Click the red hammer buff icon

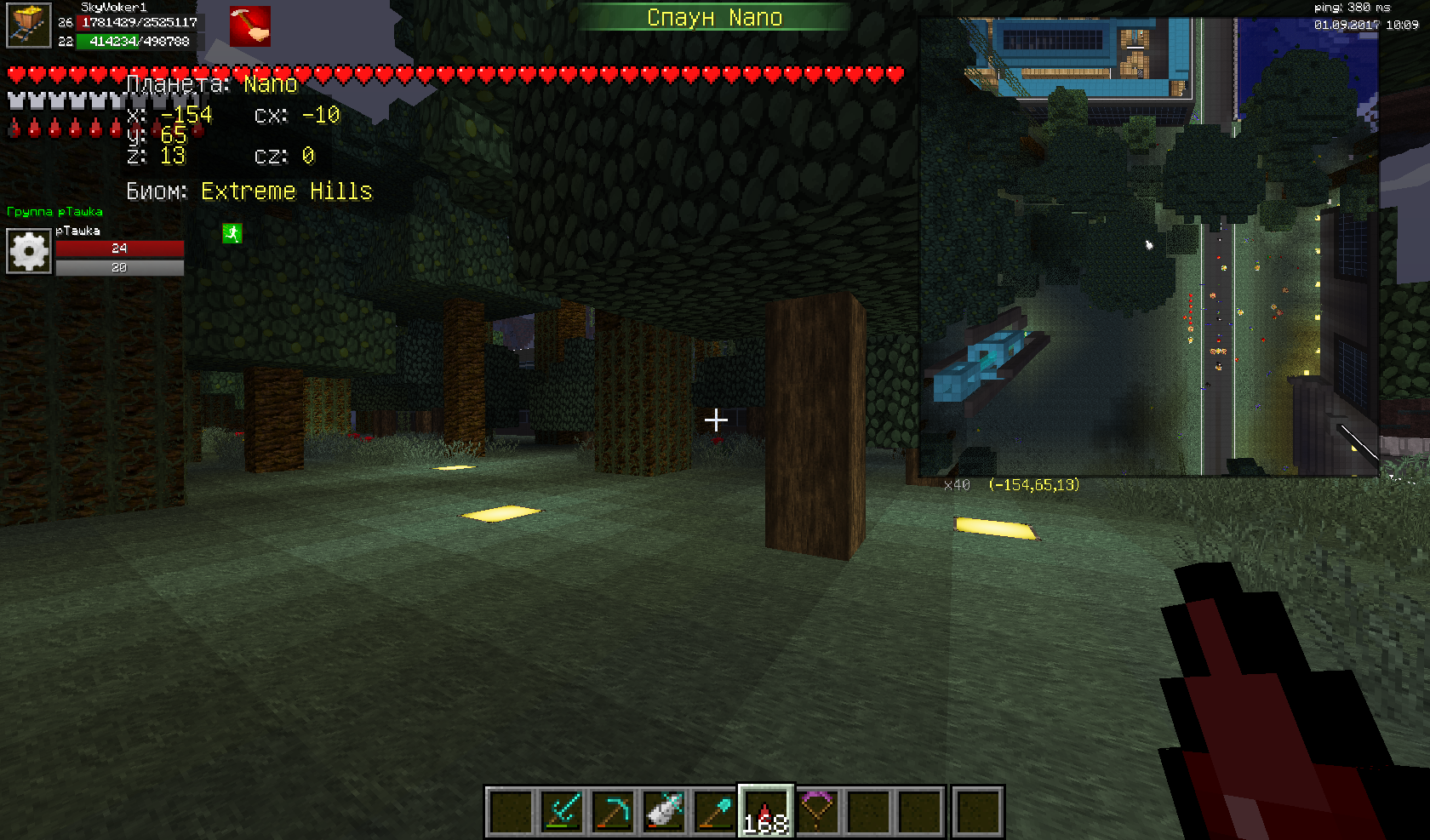point(250,26)
